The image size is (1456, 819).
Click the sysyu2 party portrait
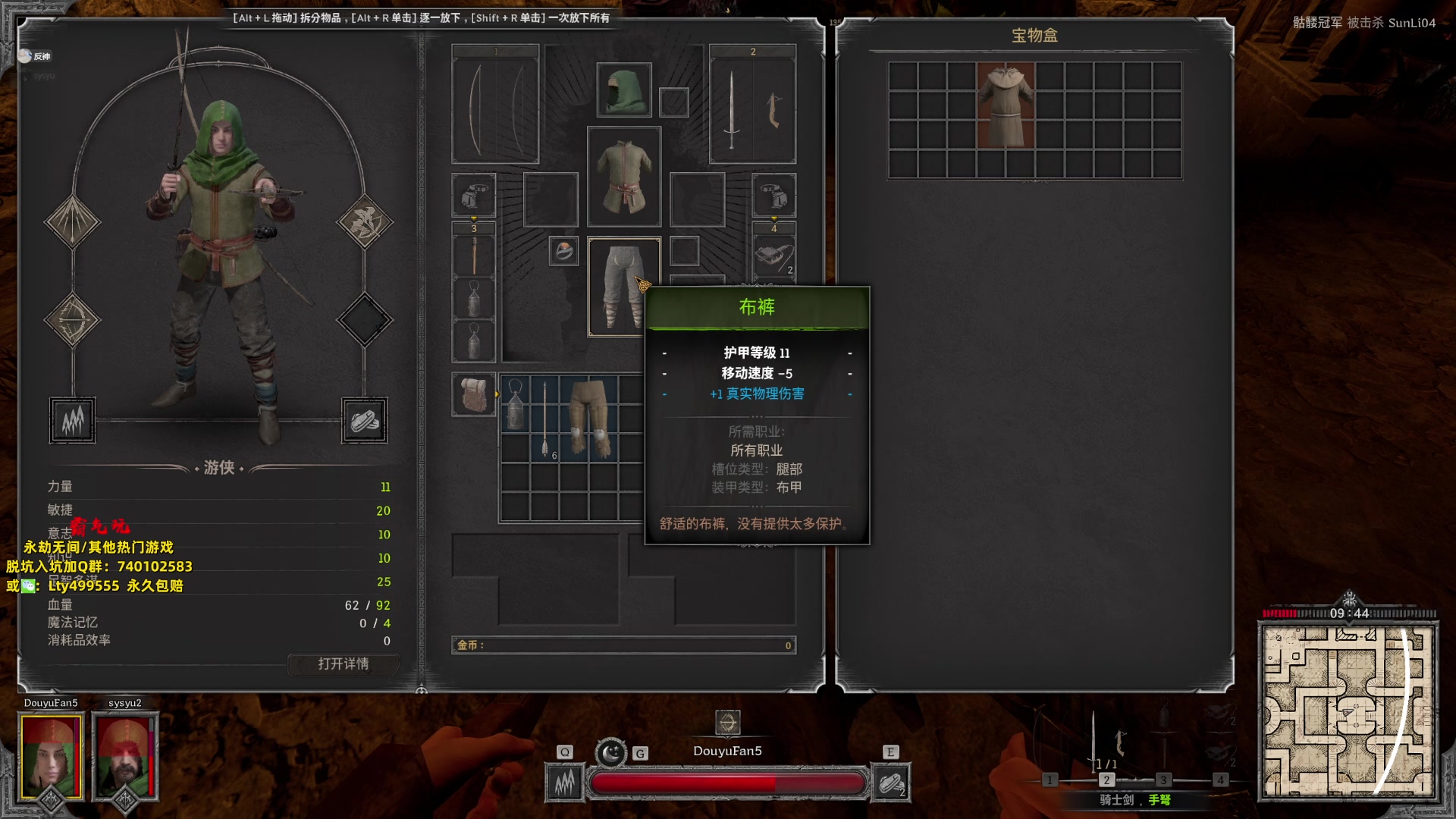[124, 756]
